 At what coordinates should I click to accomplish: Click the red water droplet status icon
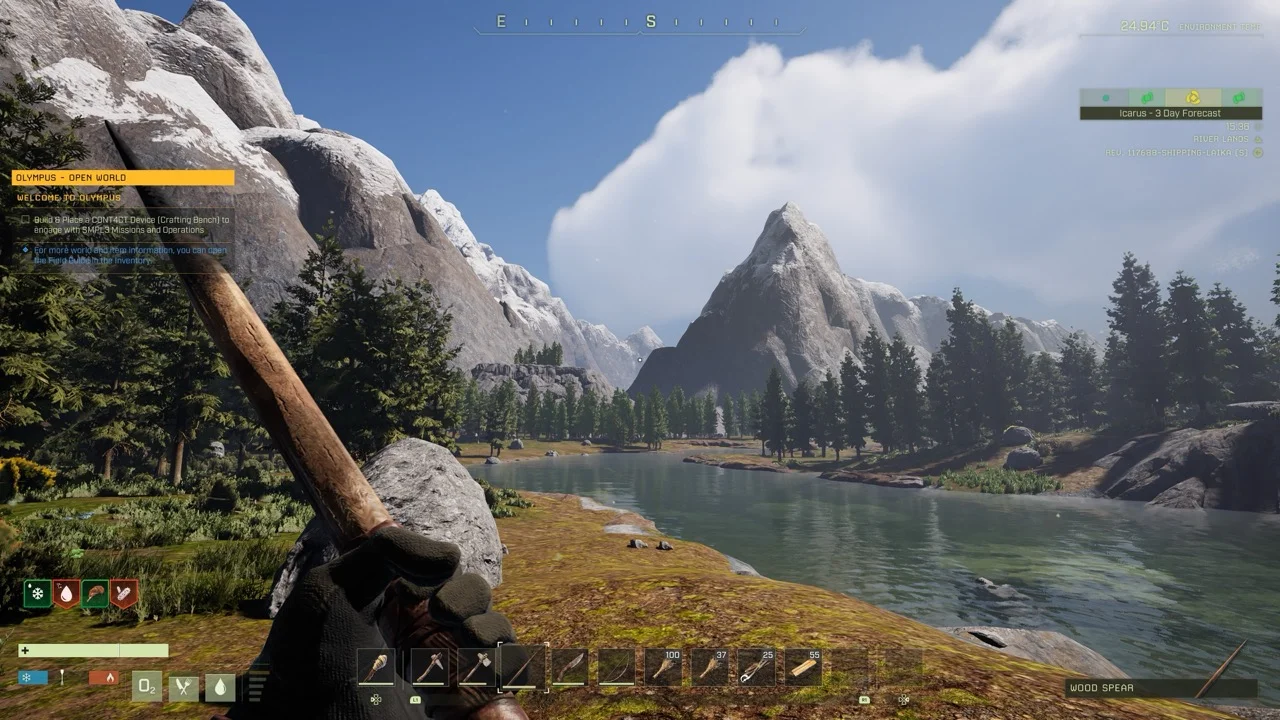66,594
